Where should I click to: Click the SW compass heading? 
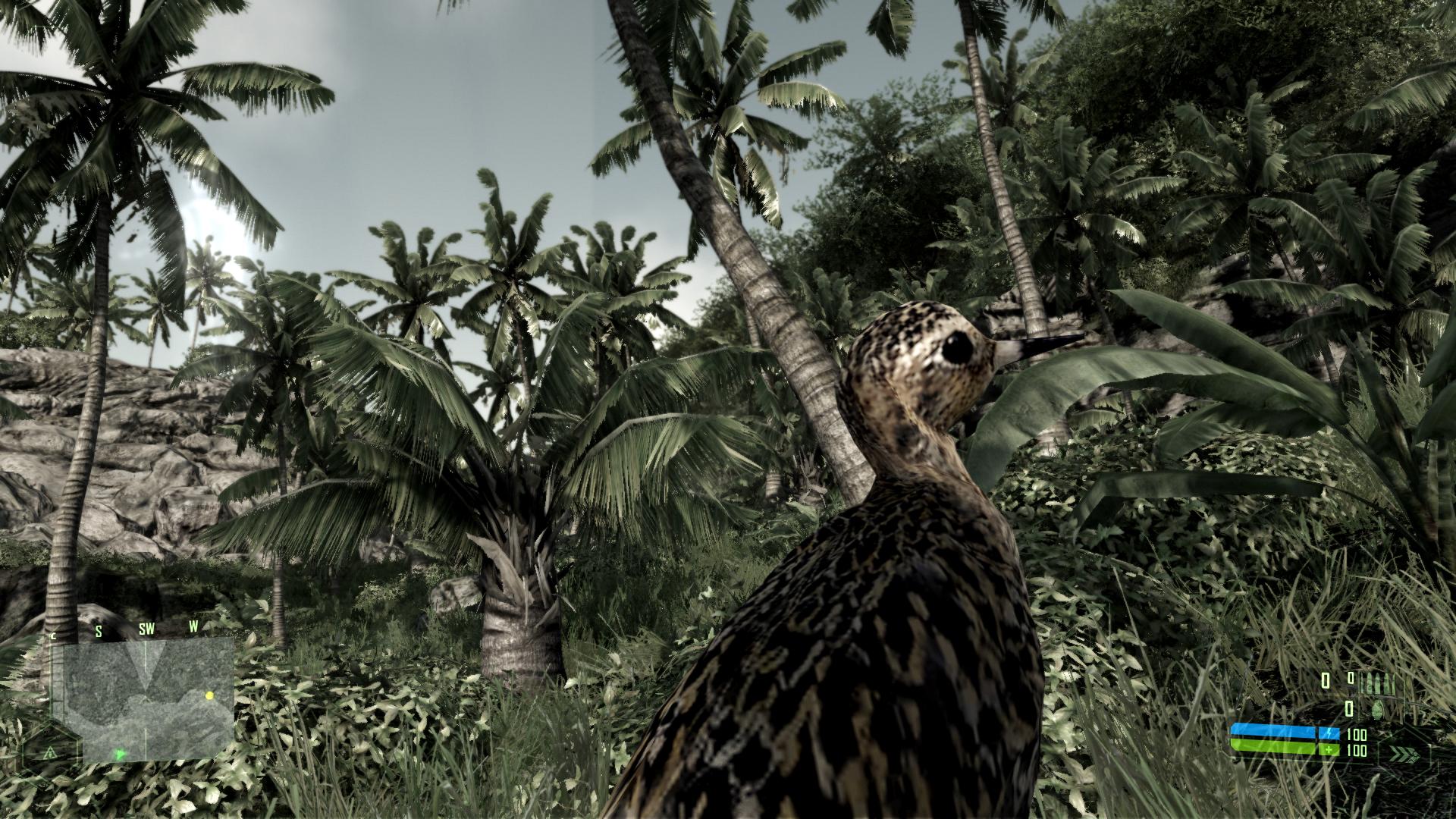click(x=146, y=629)
